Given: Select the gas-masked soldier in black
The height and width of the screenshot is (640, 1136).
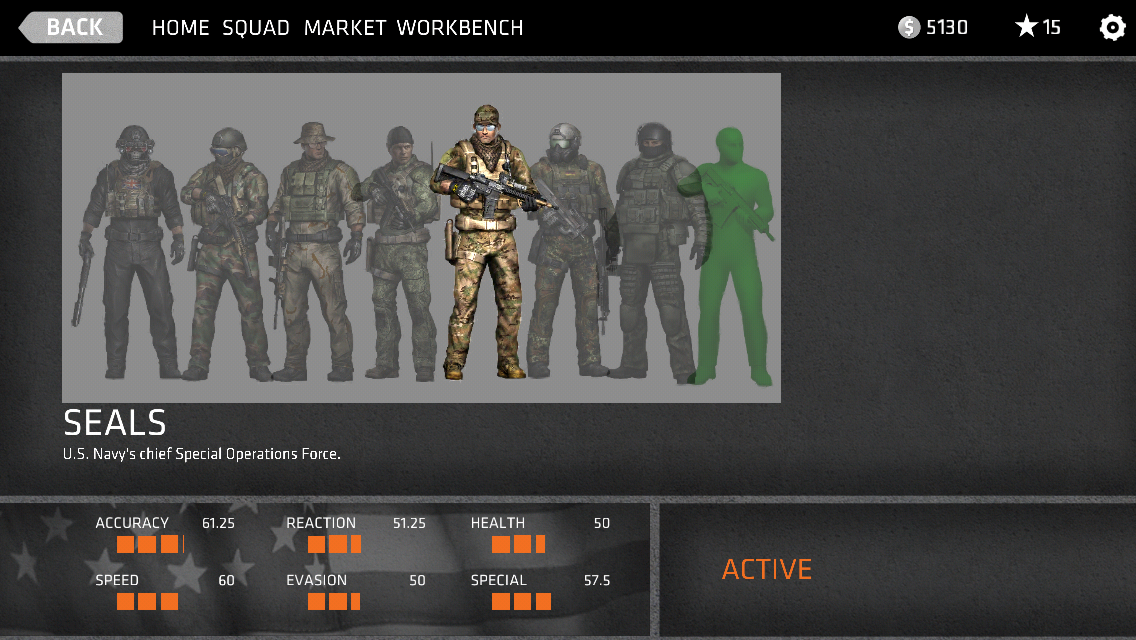Looking at the screenshot, I should pyautogui.click(x=133, y=250).
